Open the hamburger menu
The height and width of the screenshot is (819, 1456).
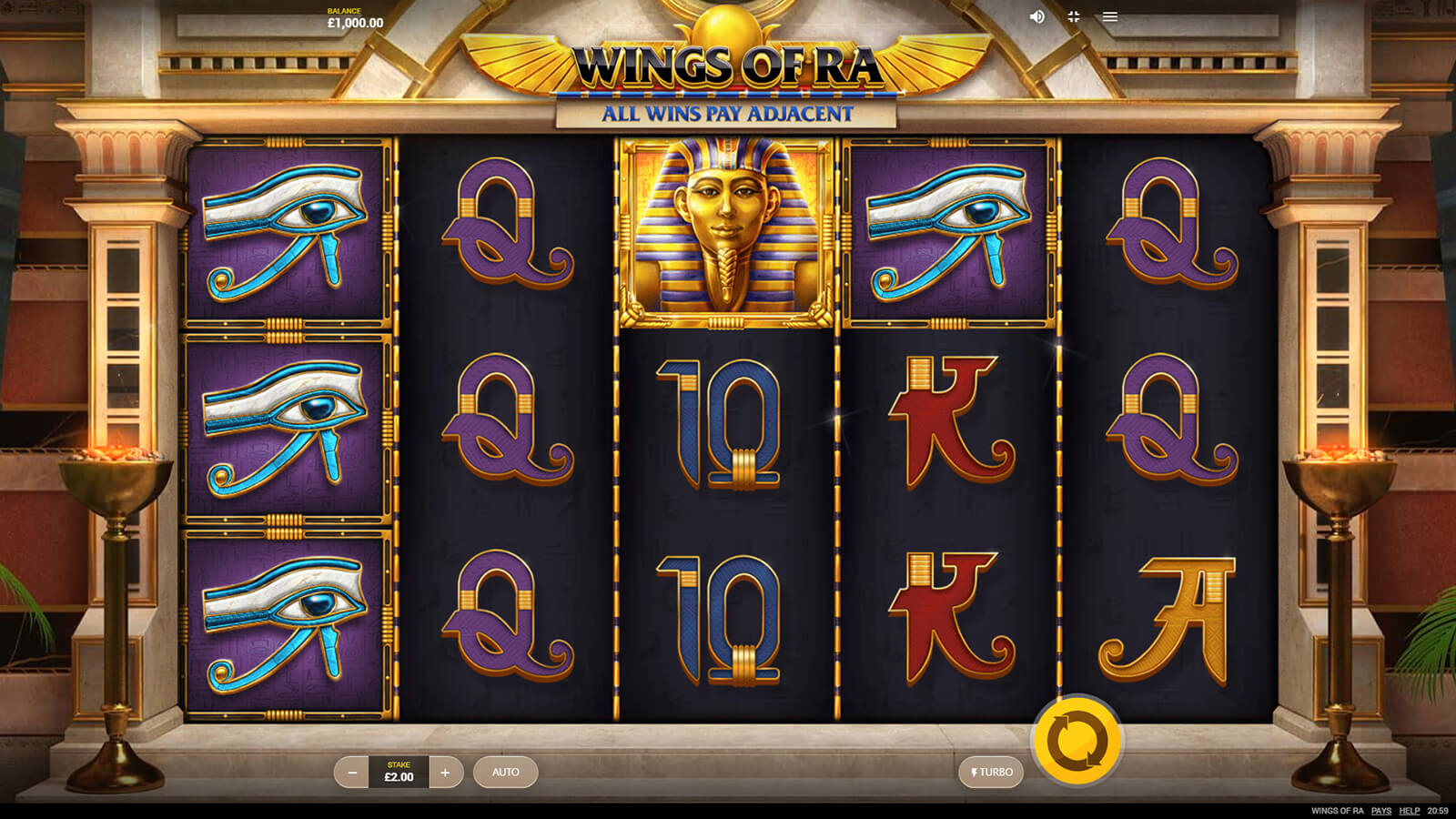pyautogui.click(x=1110, y=17)
